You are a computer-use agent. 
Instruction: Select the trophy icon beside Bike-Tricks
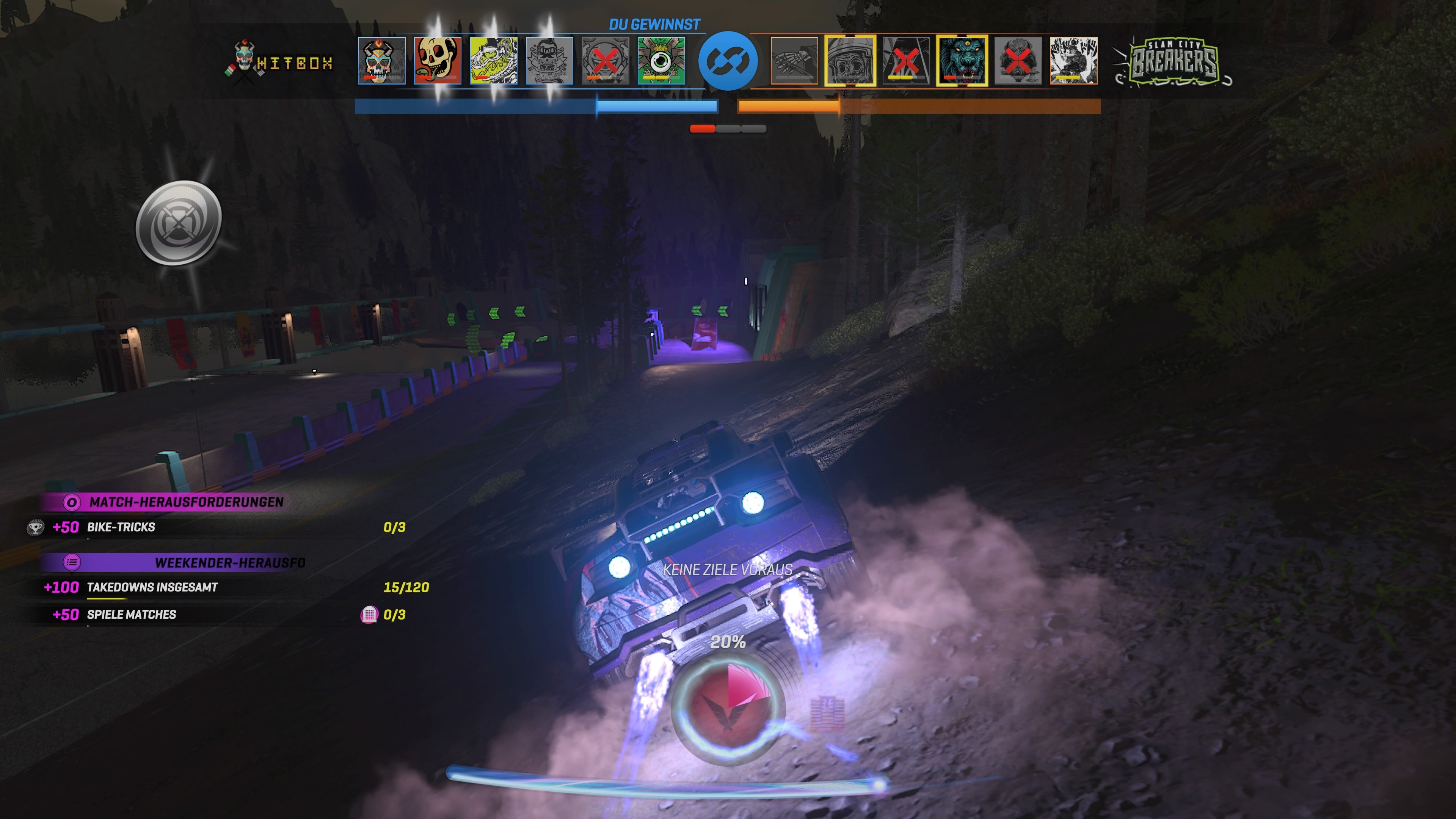36,527
